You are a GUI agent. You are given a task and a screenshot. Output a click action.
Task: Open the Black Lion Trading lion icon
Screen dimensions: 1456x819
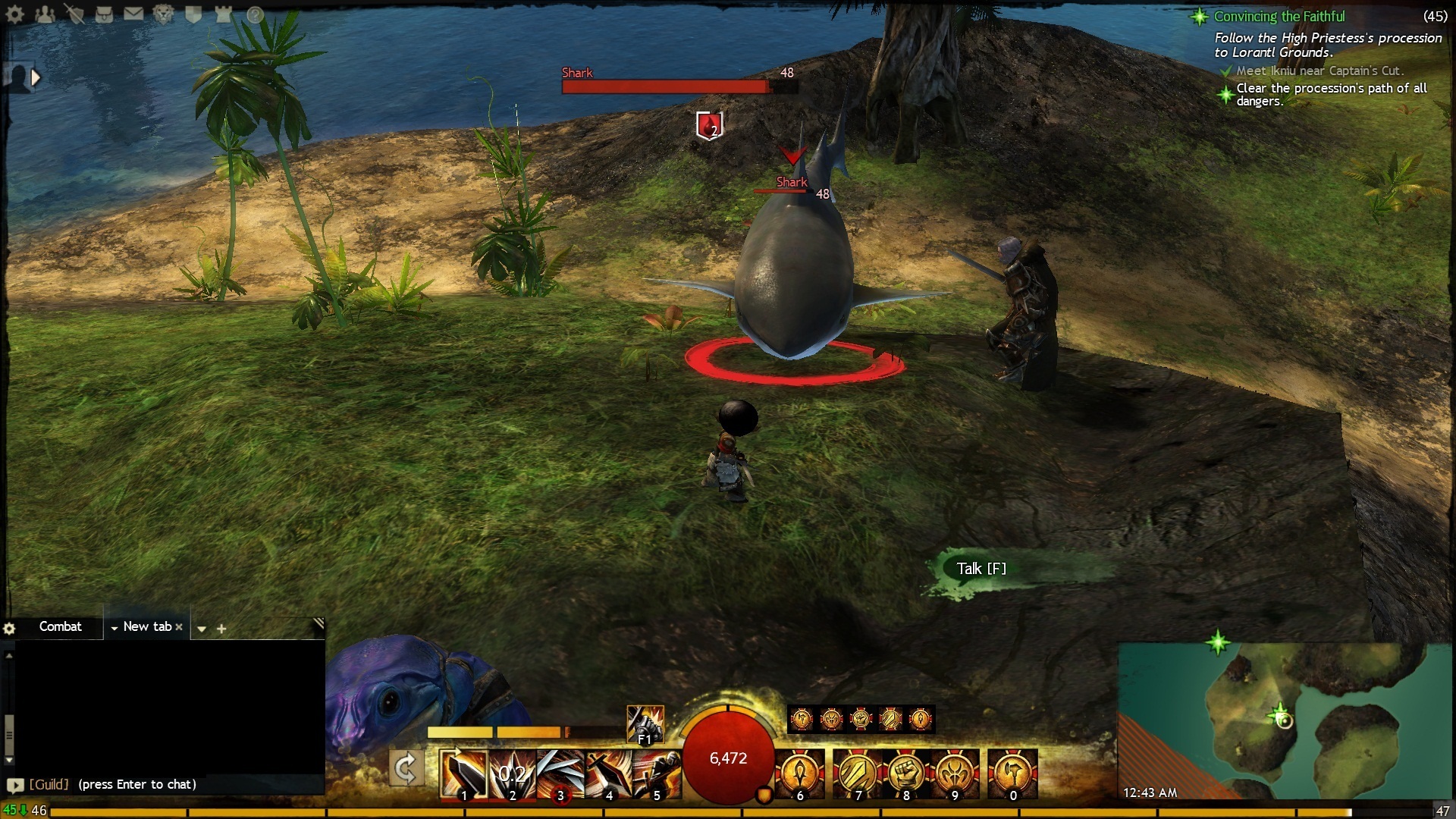[x=163, y=14]
